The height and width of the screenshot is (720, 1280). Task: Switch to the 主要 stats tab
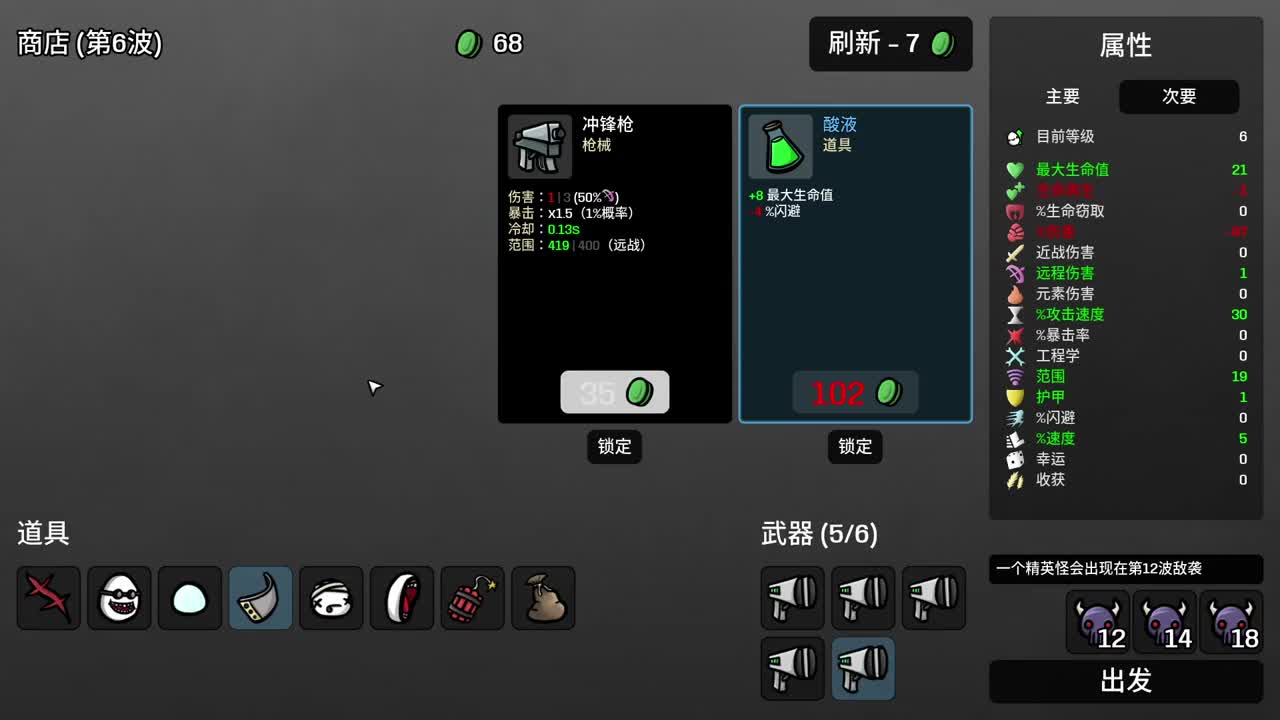(1063, 97)
